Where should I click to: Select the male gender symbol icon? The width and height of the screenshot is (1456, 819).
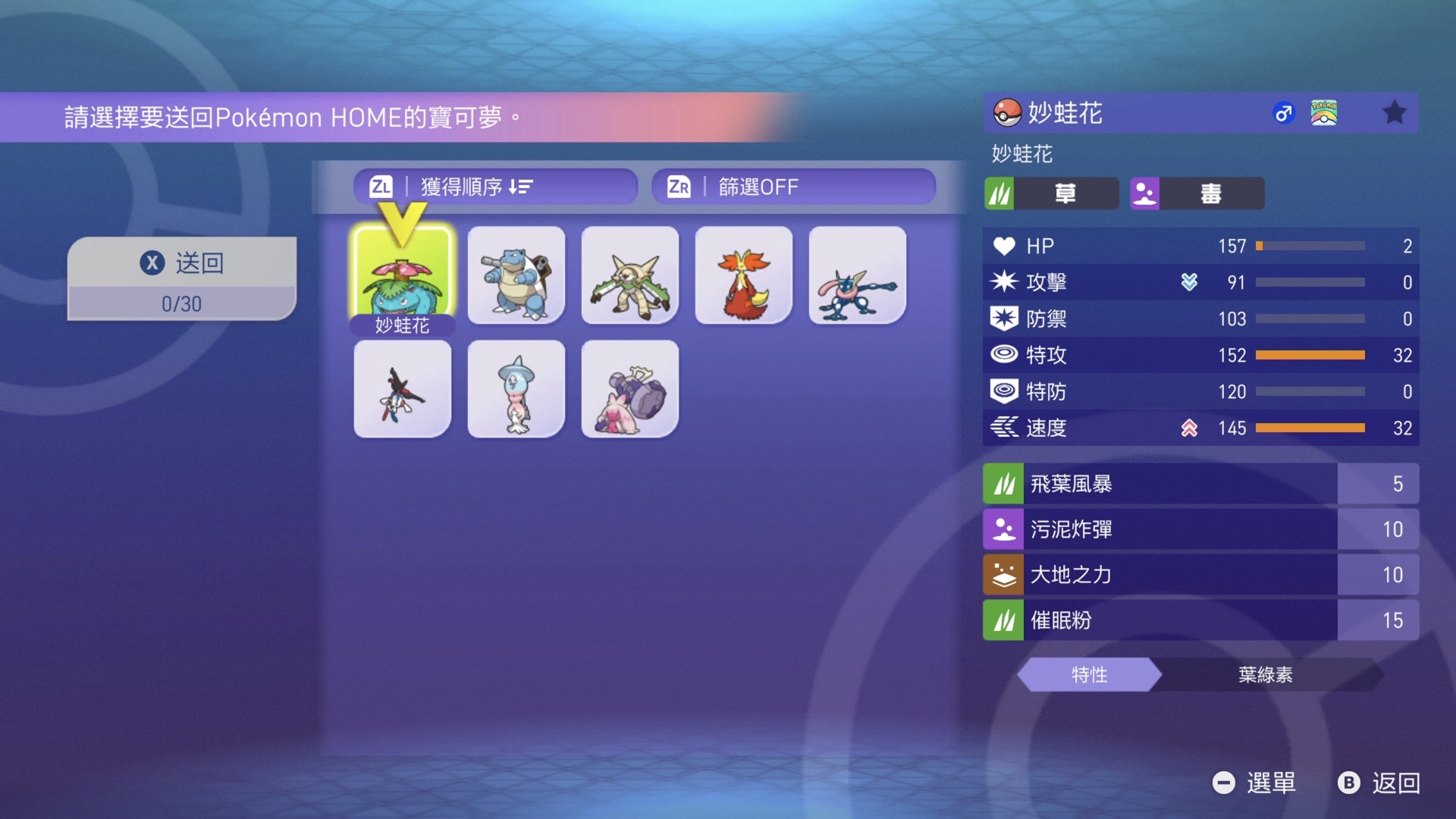click(x=1284, y=111)
